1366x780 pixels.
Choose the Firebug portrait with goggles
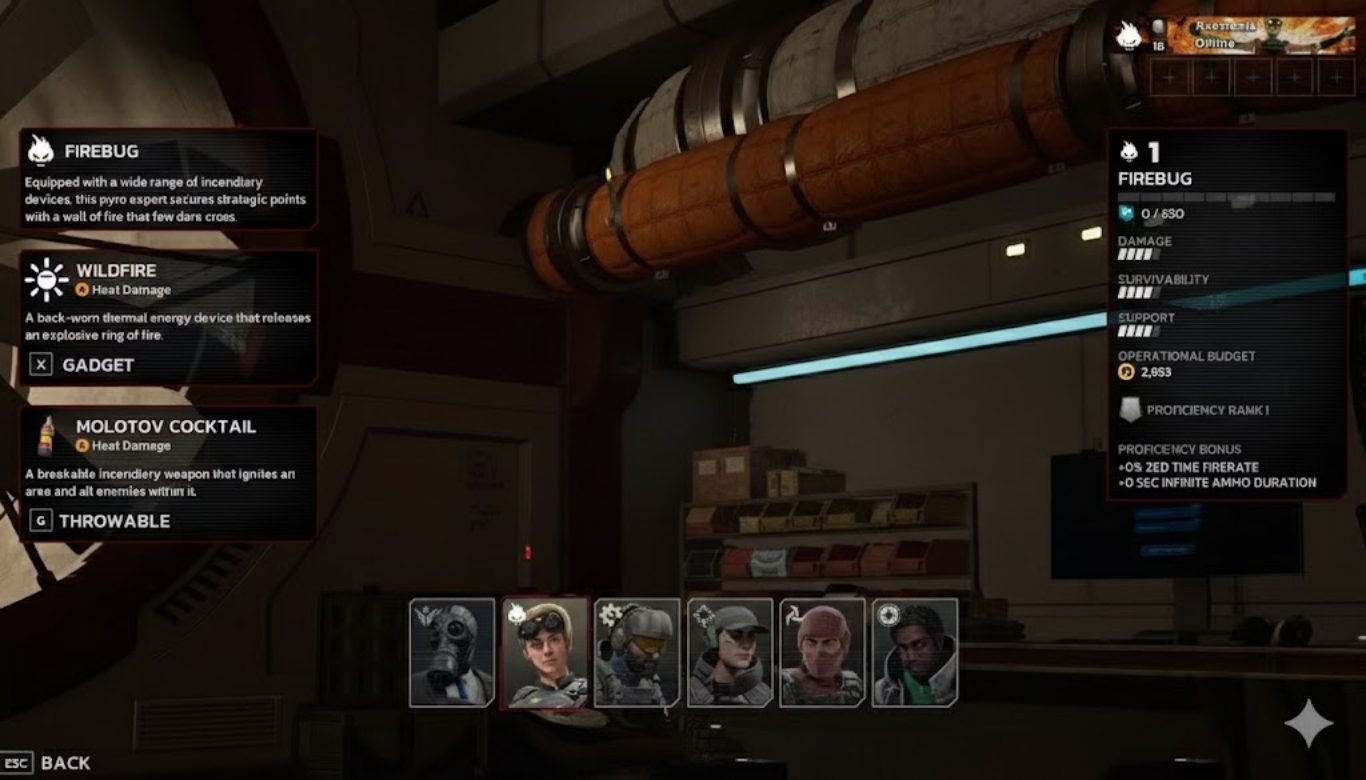[x=544, y=652]
